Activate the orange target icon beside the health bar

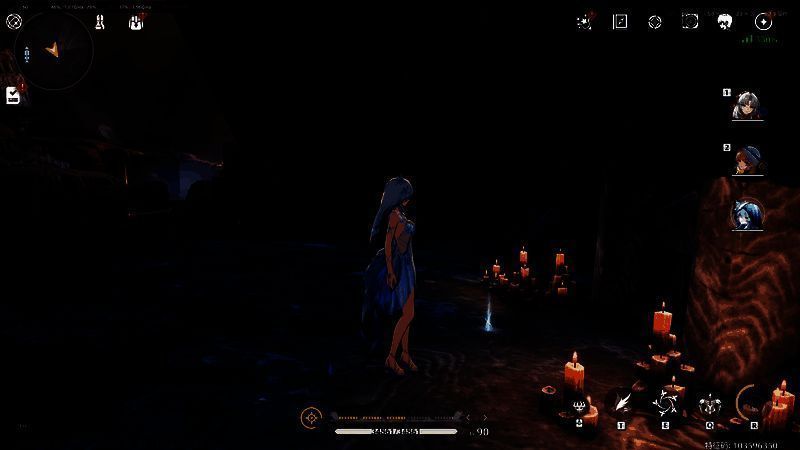click(x=312, y=417)
